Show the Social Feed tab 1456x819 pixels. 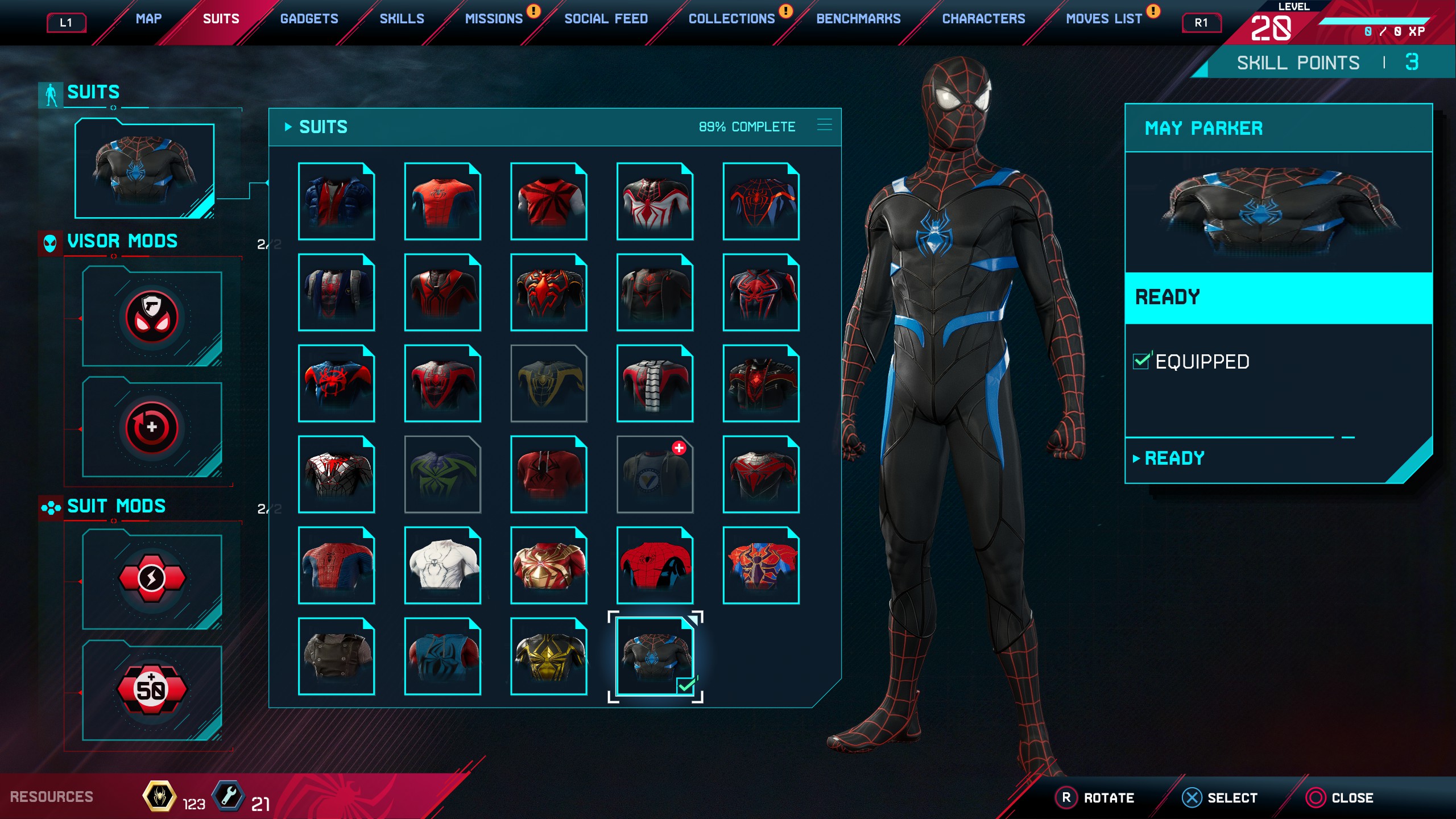pyautogui.click(x=606, y=19)
